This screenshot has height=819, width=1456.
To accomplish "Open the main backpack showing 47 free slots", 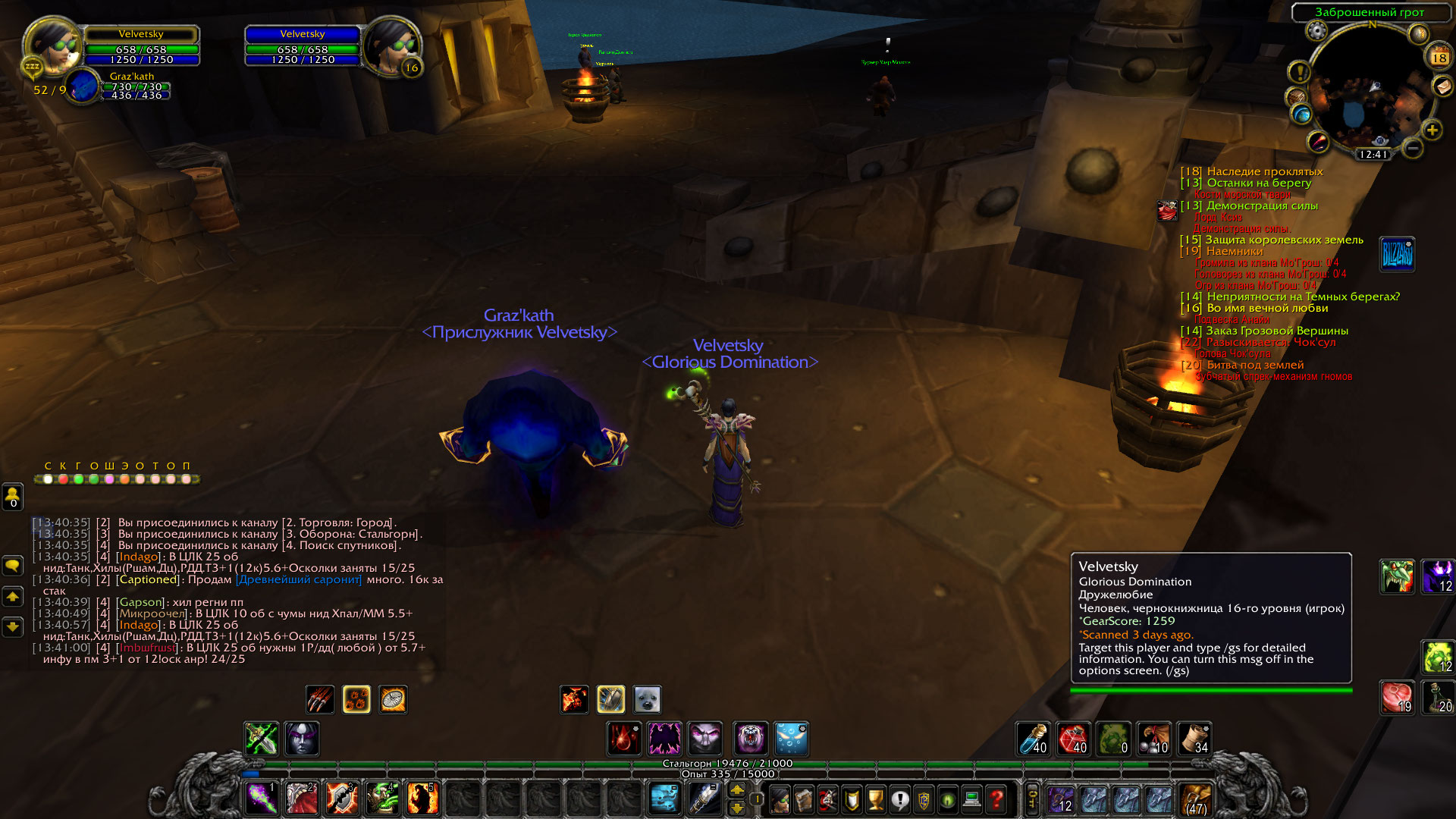I will tap(1196, 800).
